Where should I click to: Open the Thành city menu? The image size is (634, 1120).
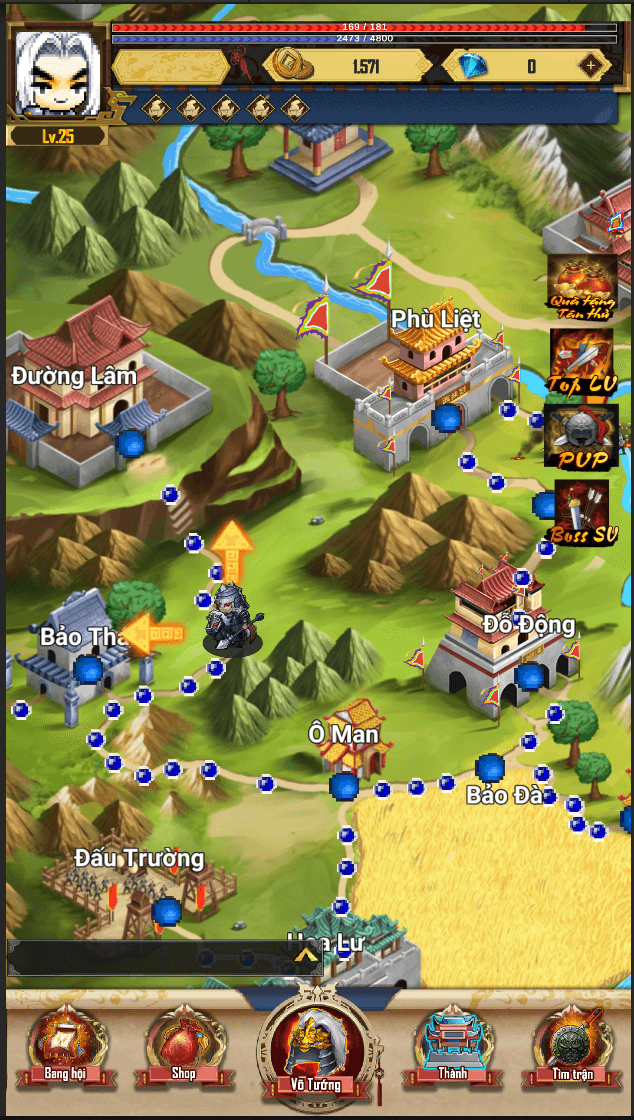(452, 1046)
